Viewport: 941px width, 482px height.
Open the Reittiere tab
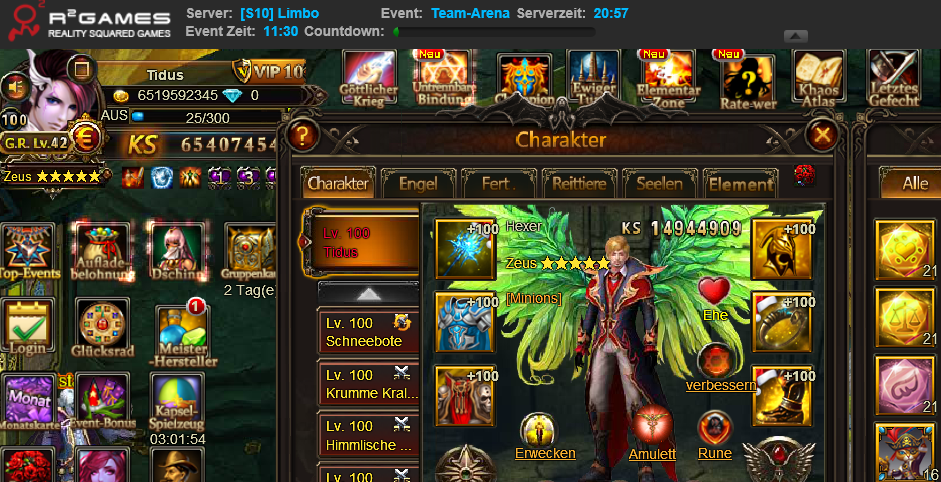(x=579, y=184)
